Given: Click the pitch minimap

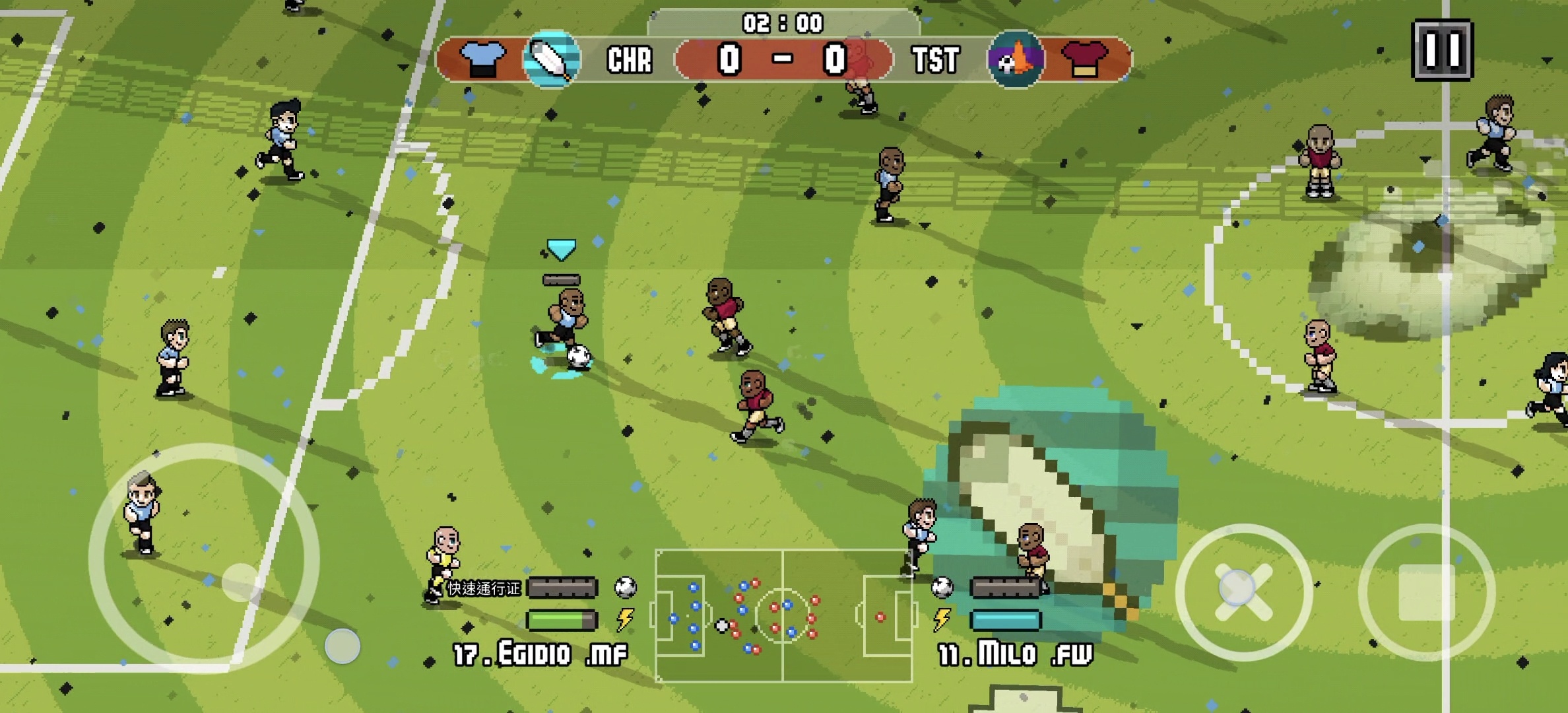Looking at the screenshot, I should (784, 615).
